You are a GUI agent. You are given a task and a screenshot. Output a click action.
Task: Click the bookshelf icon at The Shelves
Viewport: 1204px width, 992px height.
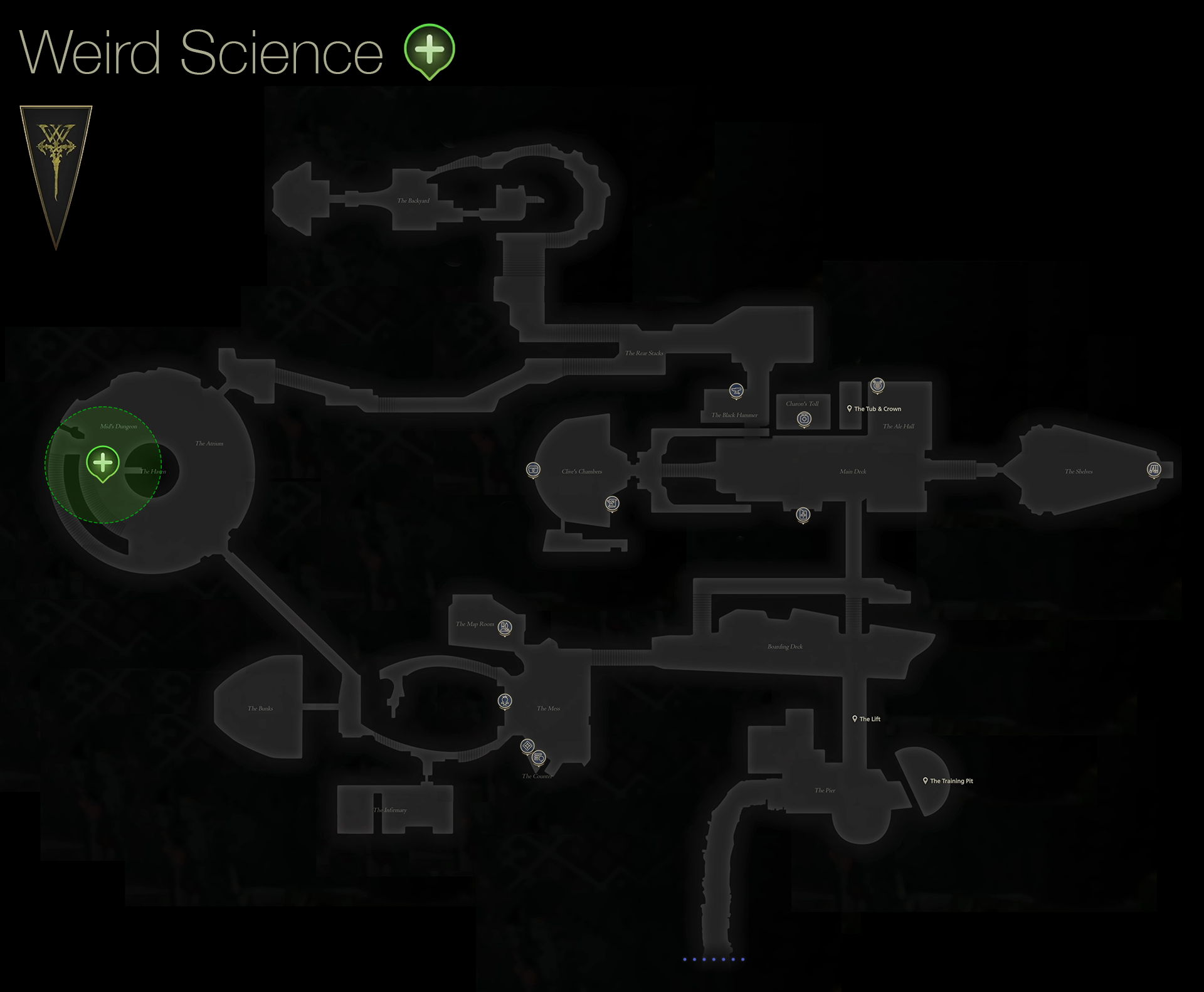(x=1153, y=468)
